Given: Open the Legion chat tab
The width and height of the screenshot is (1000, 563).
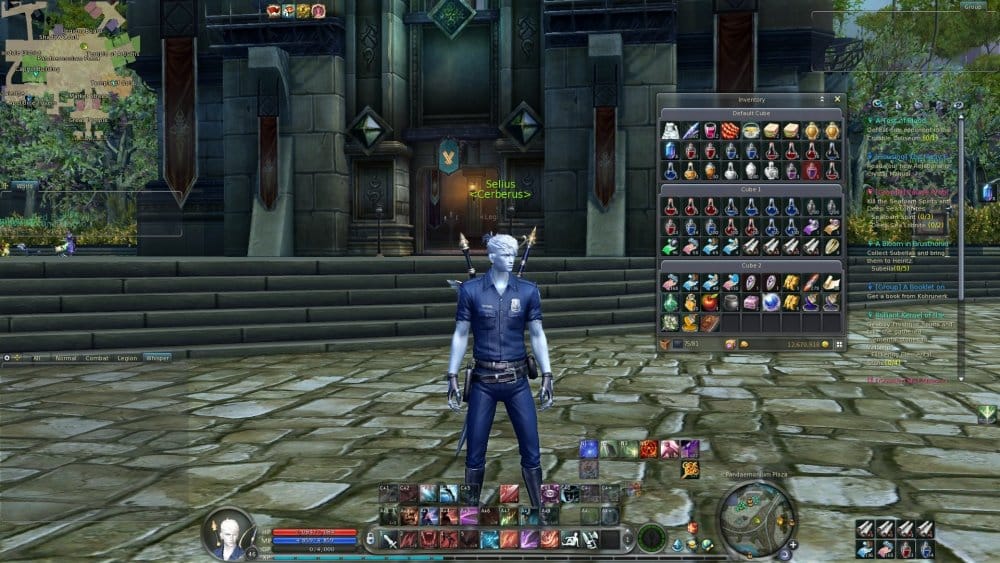Looking at the screenshot, I should (x=126, y=357).
